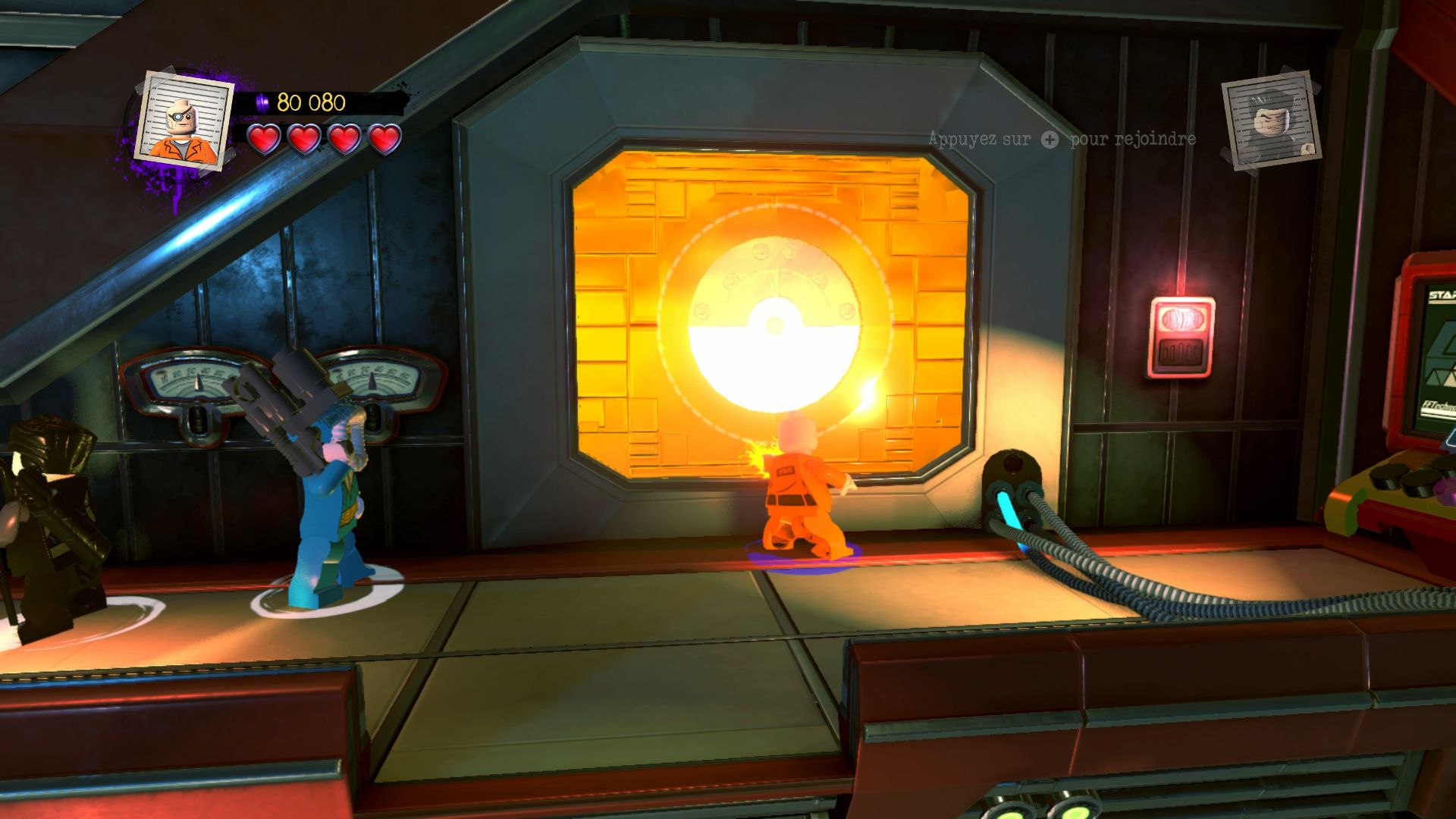Select the 'pour rejoindre' prompt text
Image resolution: width=1456 pixels, height=819 pixels.
click(1131, 140)
